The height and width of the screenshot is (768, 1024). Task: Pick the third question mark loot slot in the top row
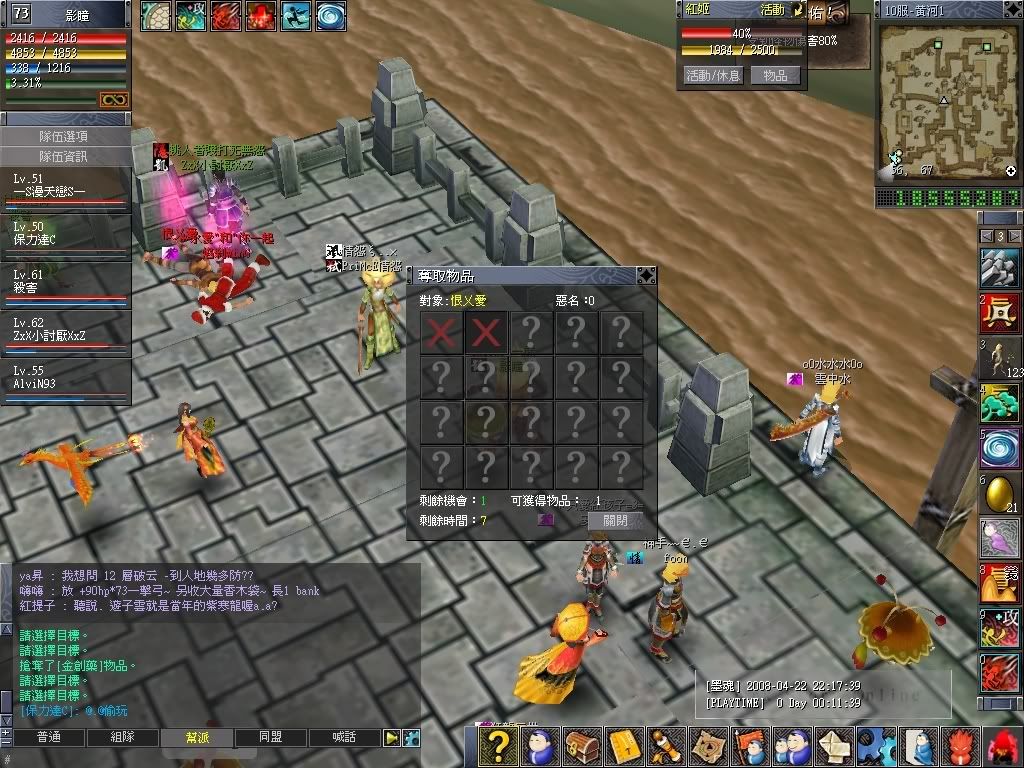[x=531, y=331]
